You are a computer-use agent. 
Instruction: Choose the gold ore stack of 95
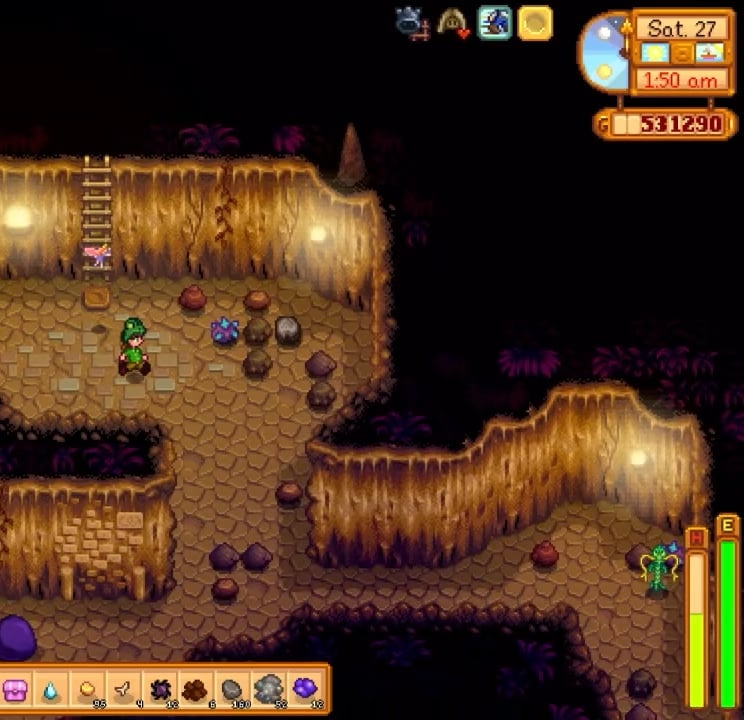[88, 689]
